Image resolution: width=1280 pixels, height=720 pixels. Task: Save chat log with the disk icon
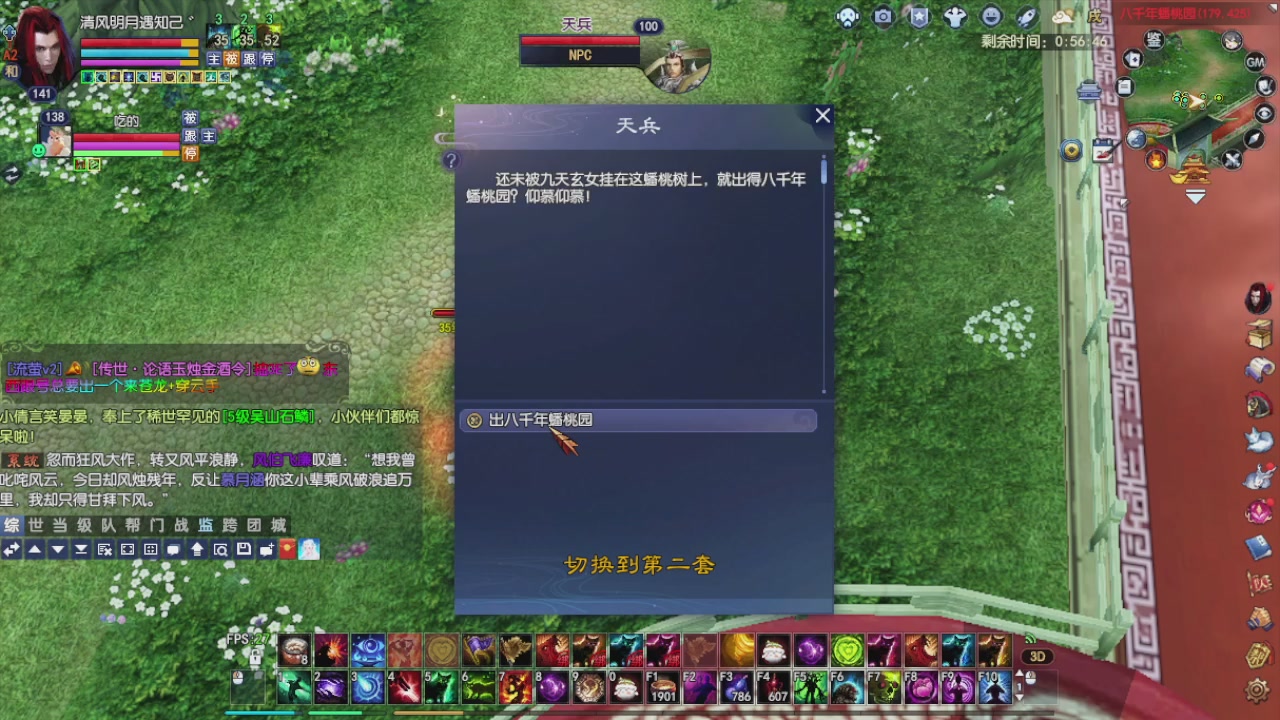pyautogui.click(x=243, y=548)
